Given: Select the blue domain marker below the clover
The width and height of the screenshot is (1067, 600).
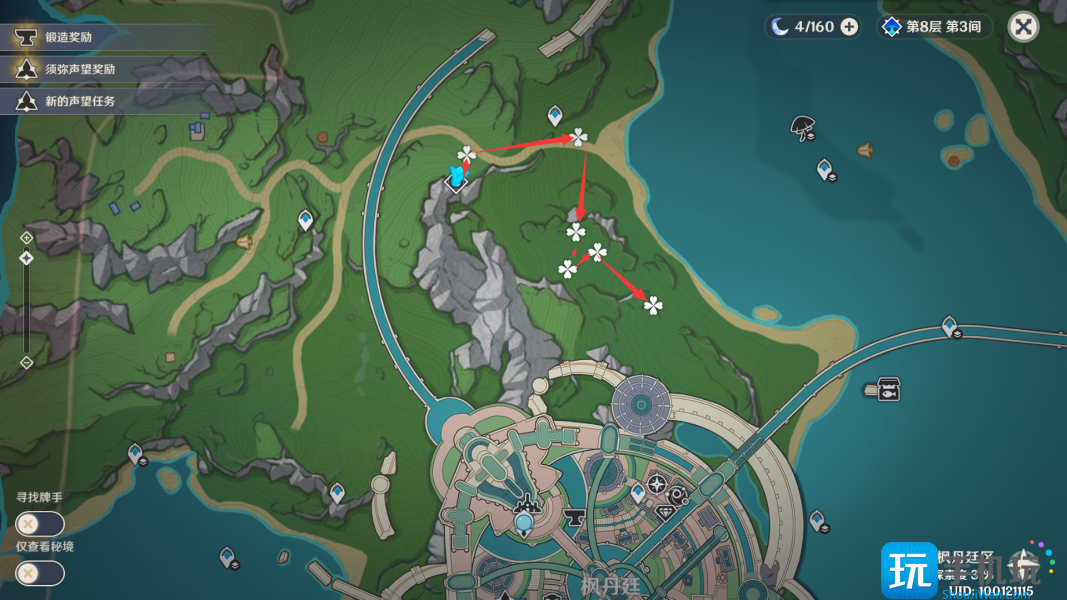Looking at the screenshot, I should [456, 179].
